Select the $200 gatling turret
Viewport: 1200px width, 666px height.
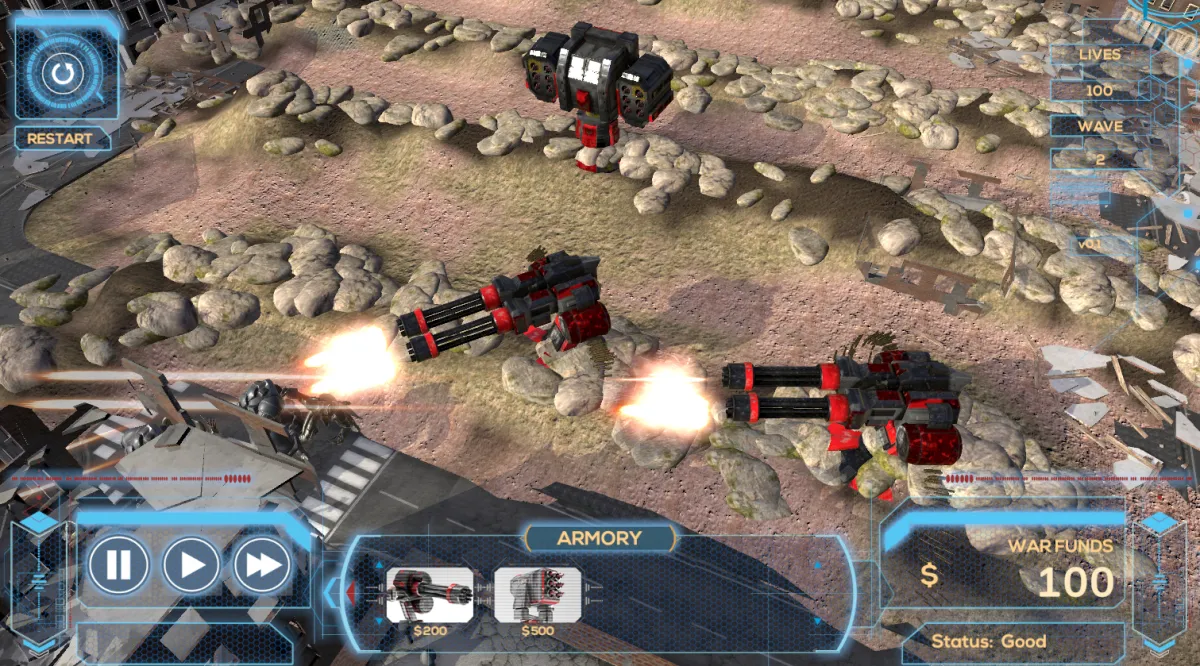coord(430,595)
